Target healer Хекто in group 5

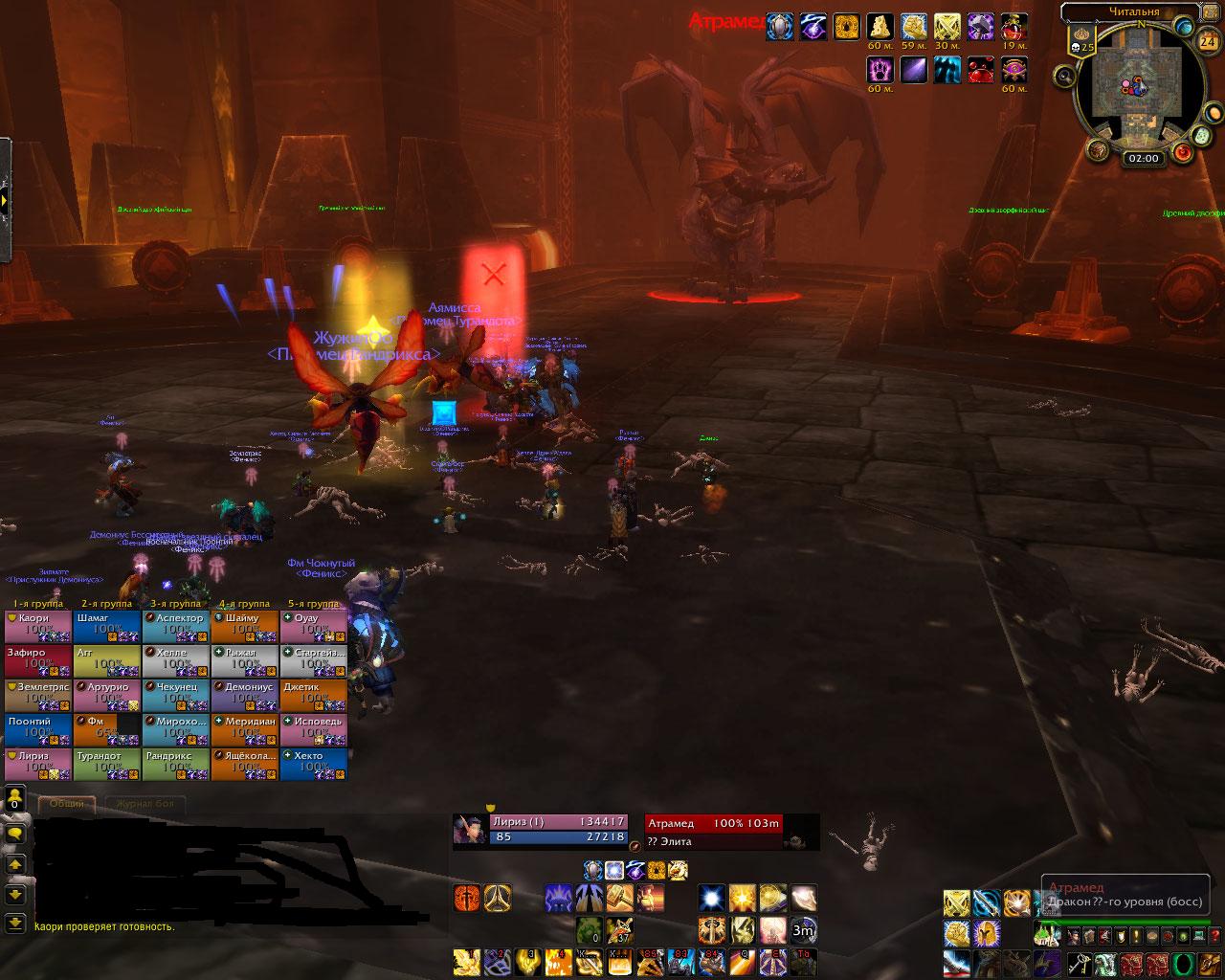pos(314,763)
